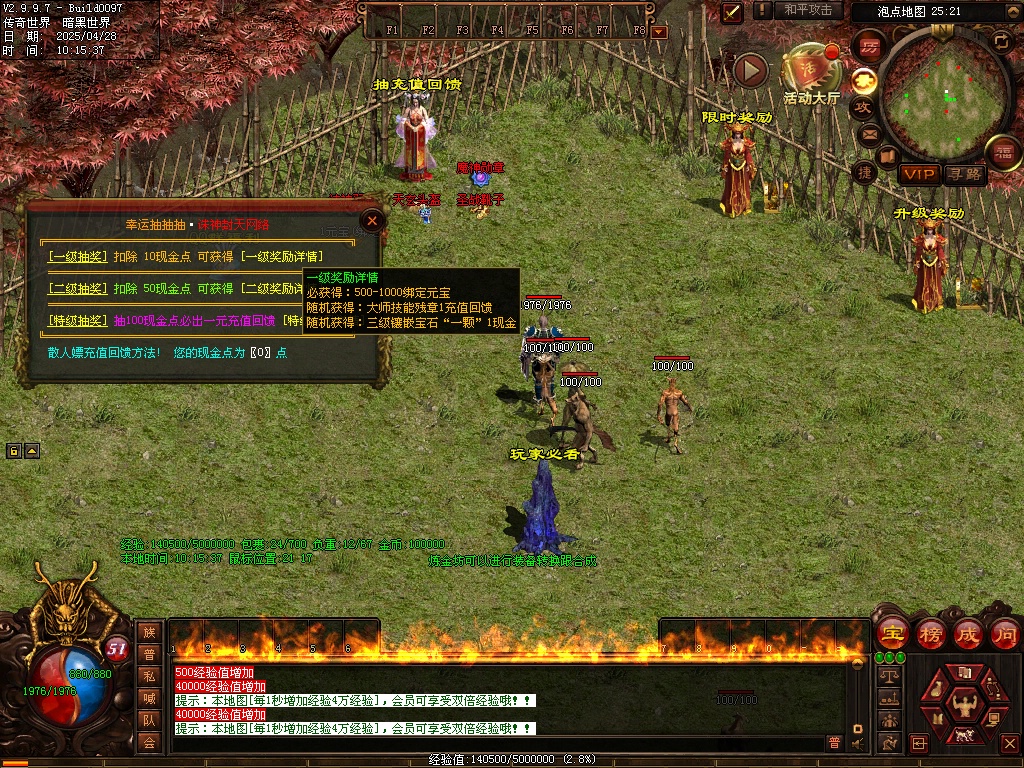Expand the F-key hotbar dropdown arrow

(658, 32)
